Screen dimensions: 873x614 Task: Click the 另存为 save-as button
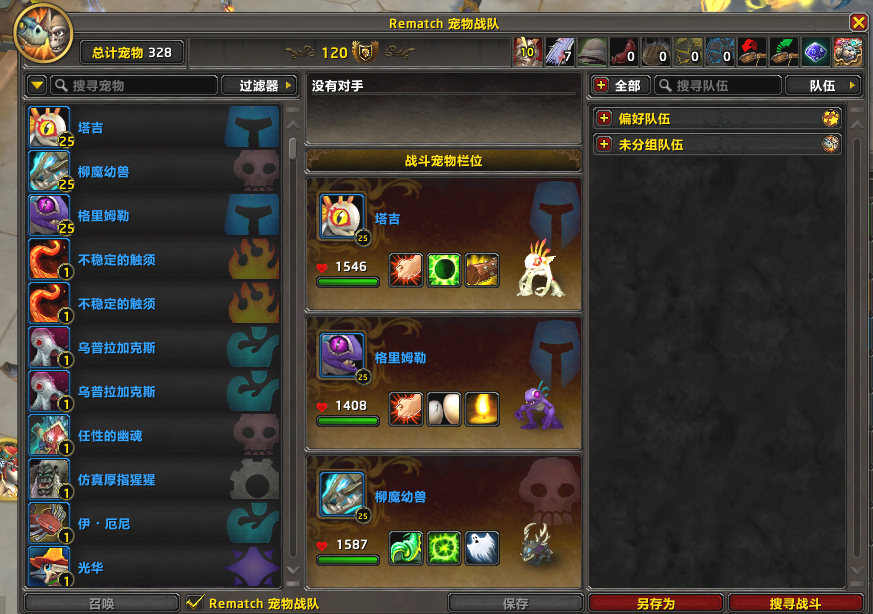[655, 604]
